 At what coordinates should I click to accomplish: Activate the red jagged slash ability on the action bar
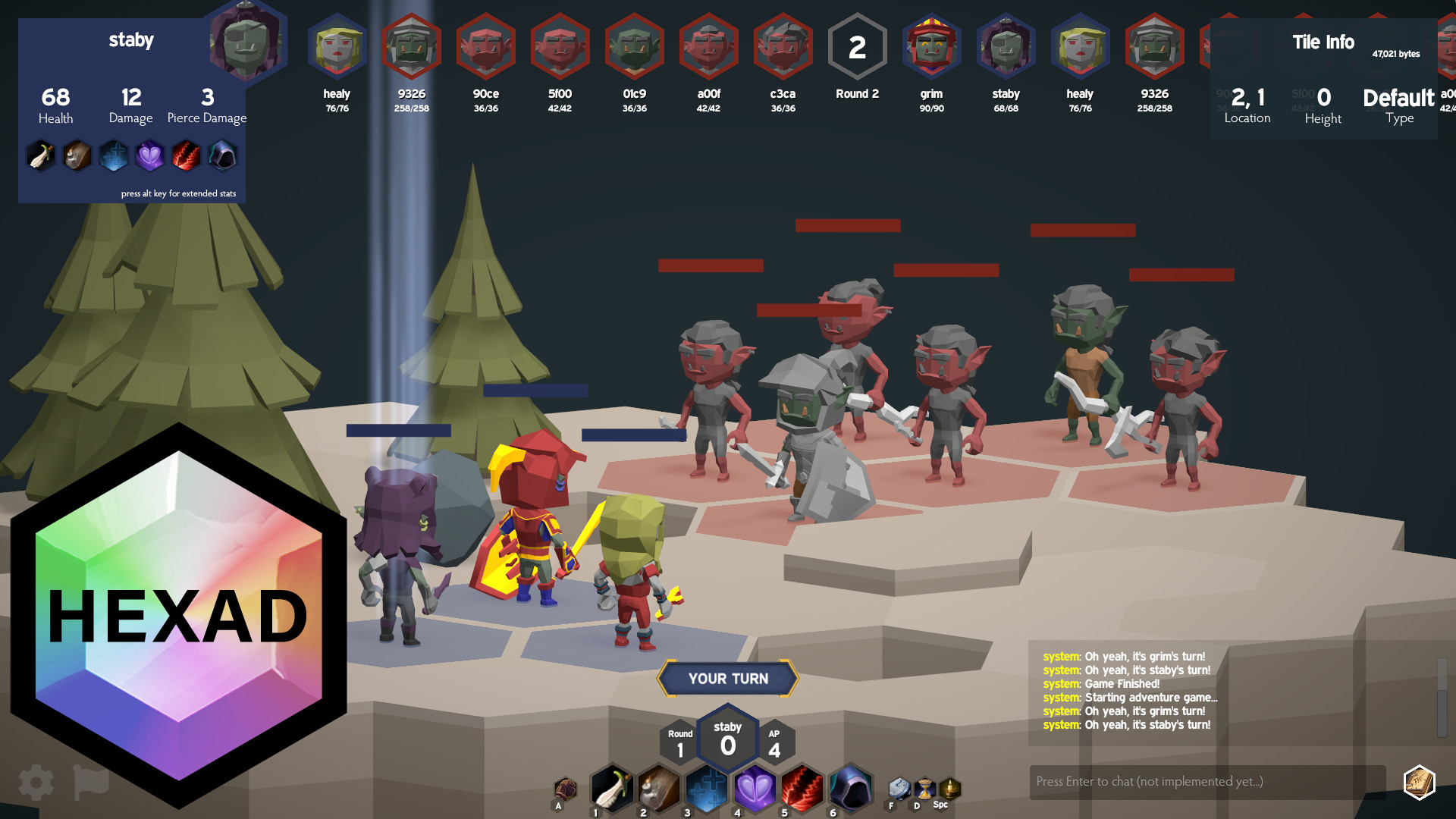[x=802, y=789]
